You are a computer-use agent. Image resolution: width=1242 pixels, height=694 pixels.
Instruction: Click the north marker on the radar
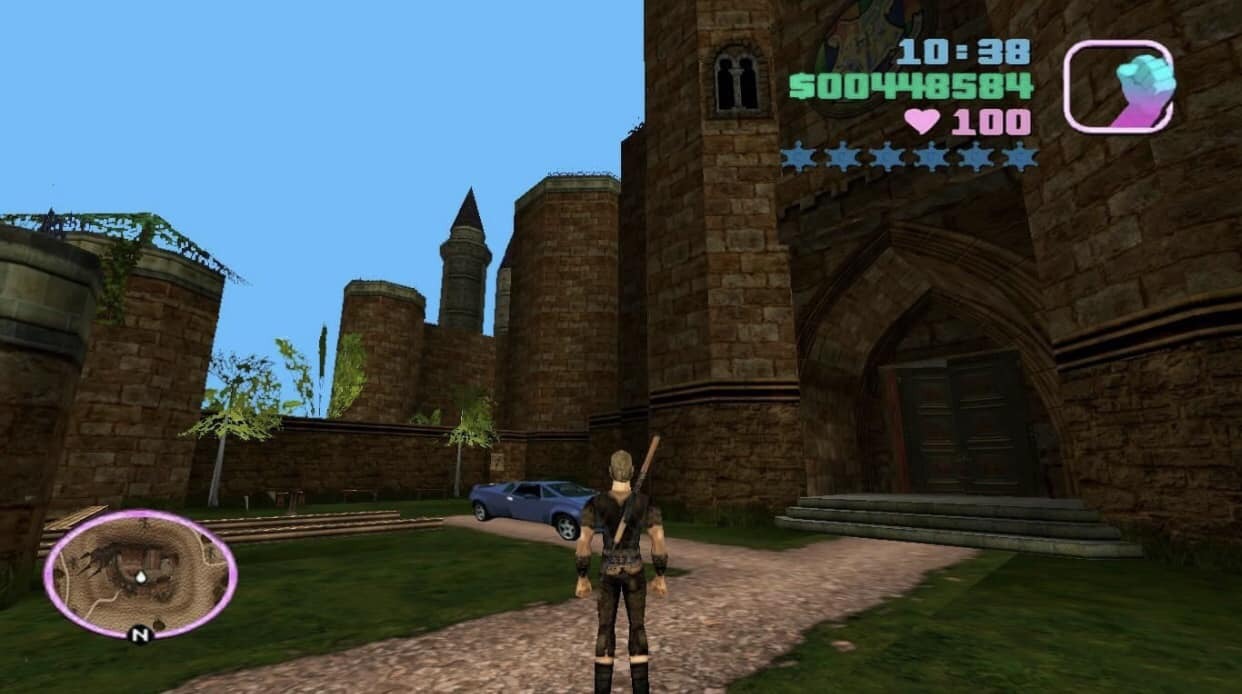[140, 633]
